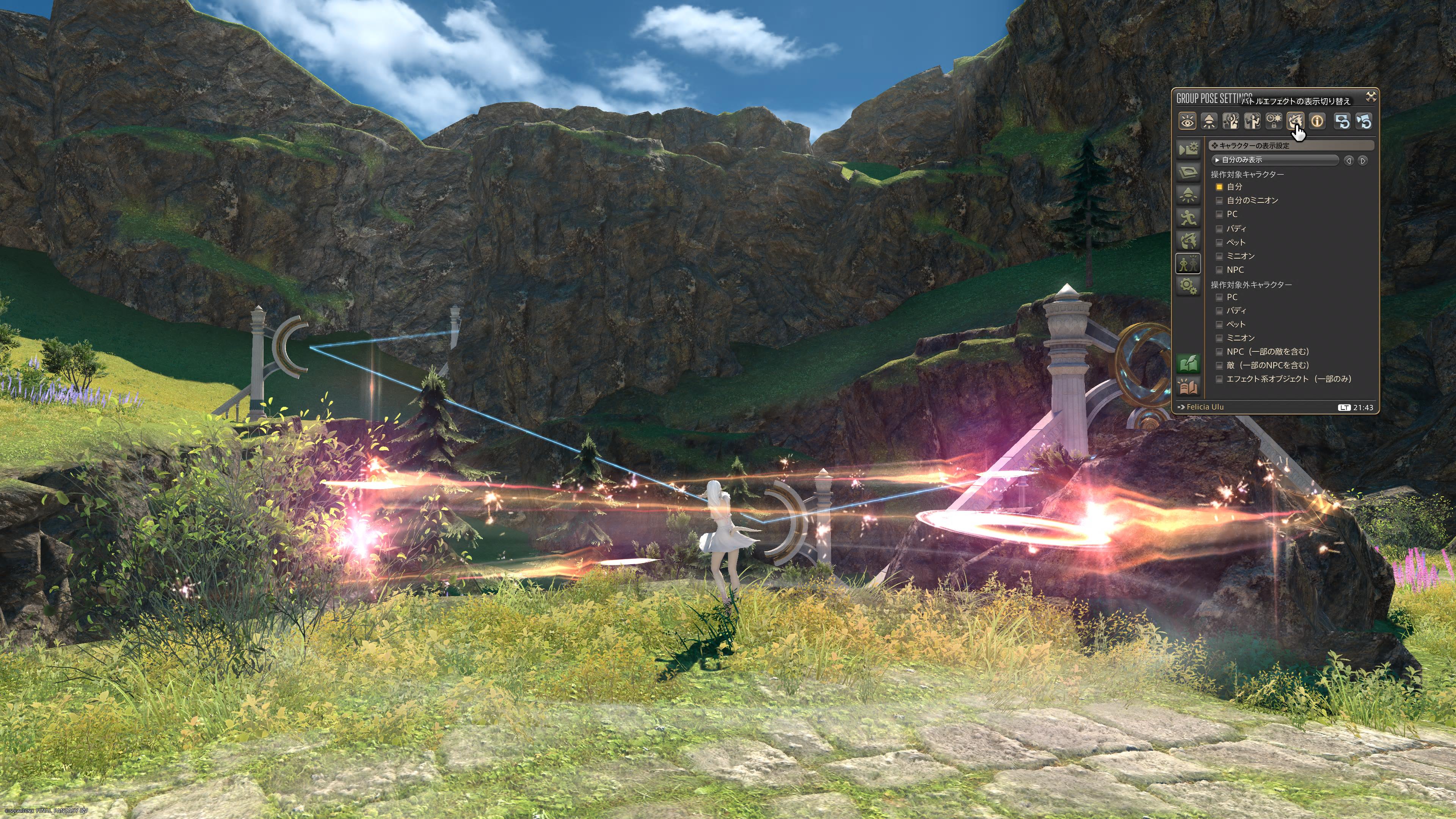The width and height of the screenshot is (1456, 819).
Task: Switch to the running figure motion tab
Action: click(x=1188, y=218)
